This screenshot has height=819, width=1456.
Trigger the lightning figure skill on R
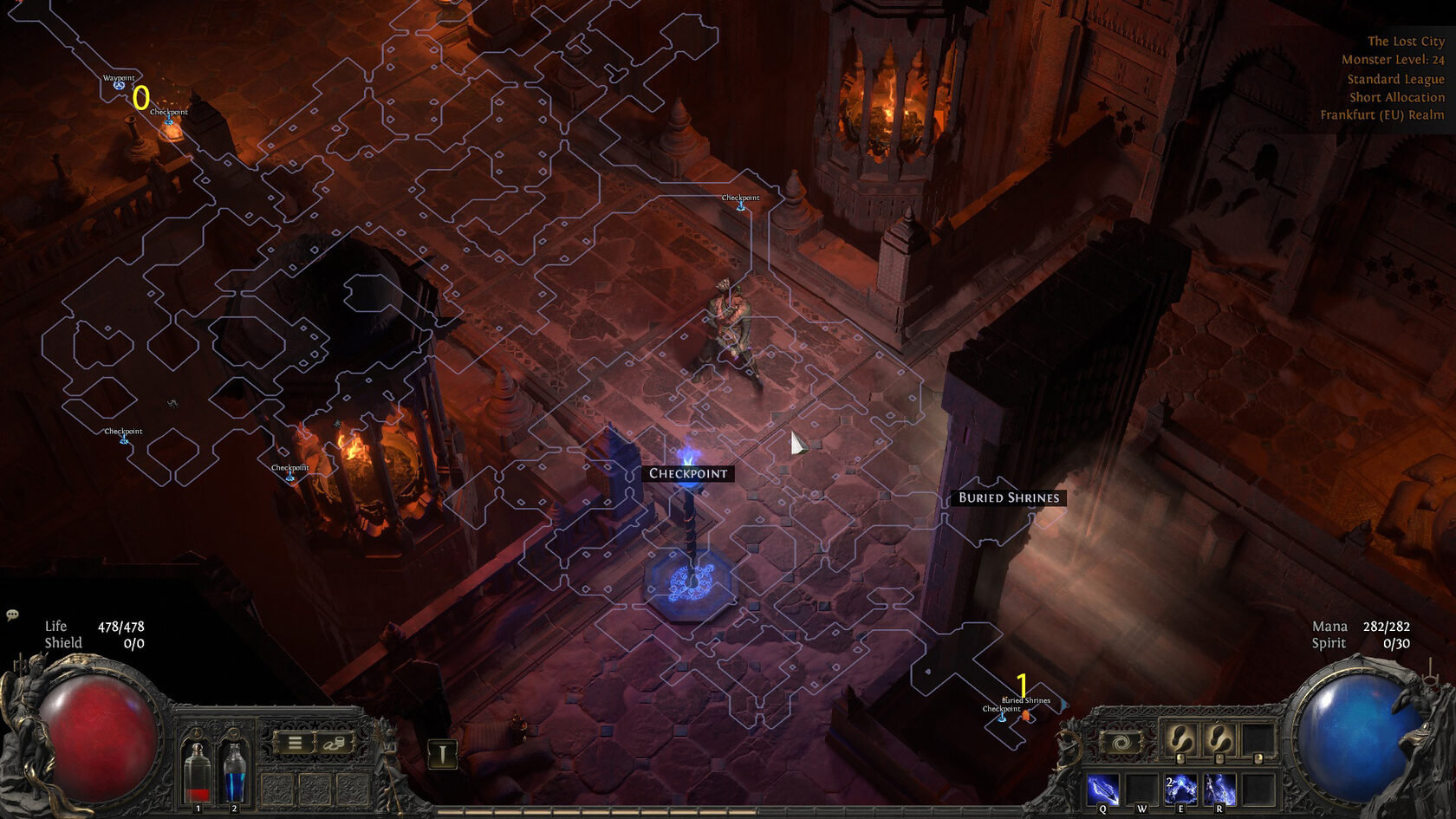pos(1219,790)
